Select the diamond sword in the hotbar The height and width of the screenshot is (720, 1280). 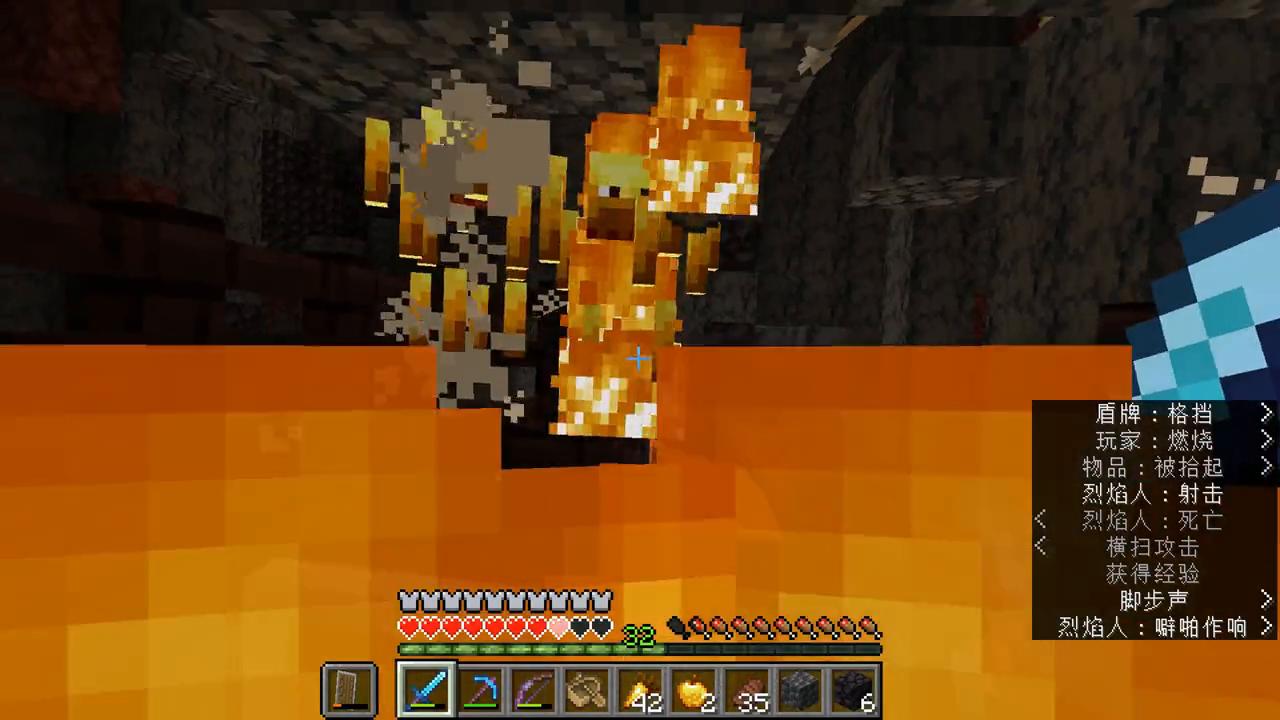point(425,690)
